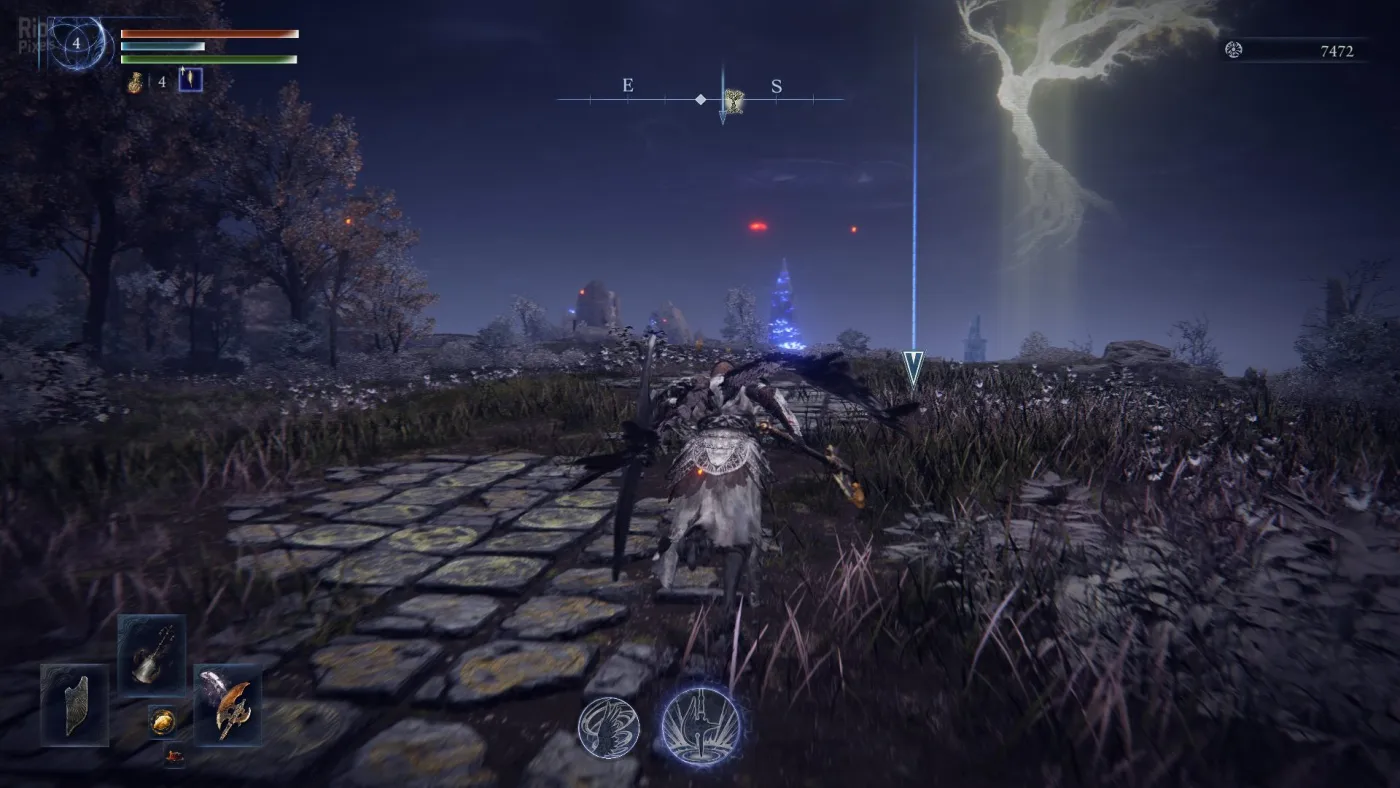Click the small red item slot

pos(174,757)
